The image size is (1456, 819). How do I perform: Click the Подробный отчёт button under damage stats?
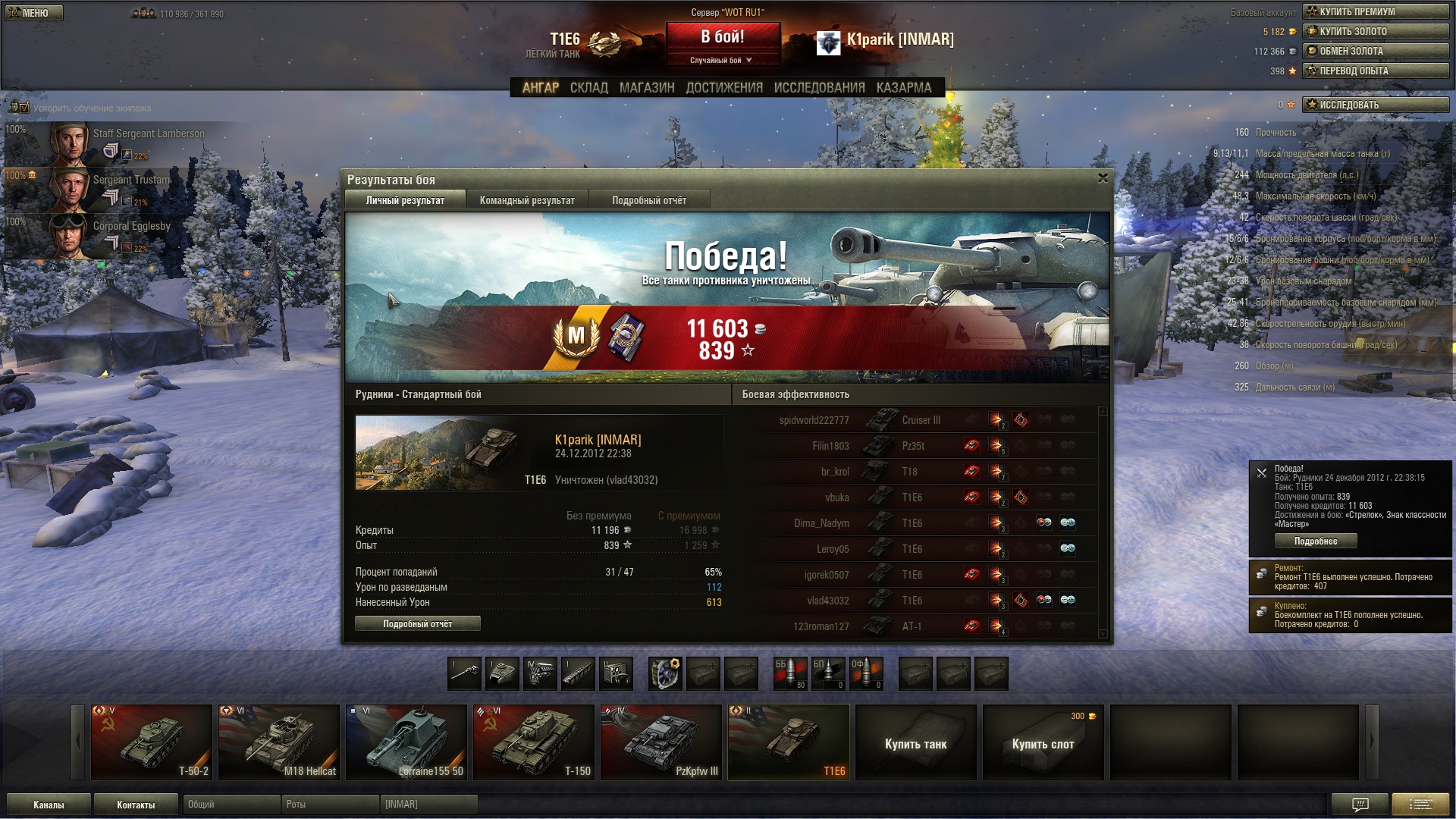click(x=417, y=623)
